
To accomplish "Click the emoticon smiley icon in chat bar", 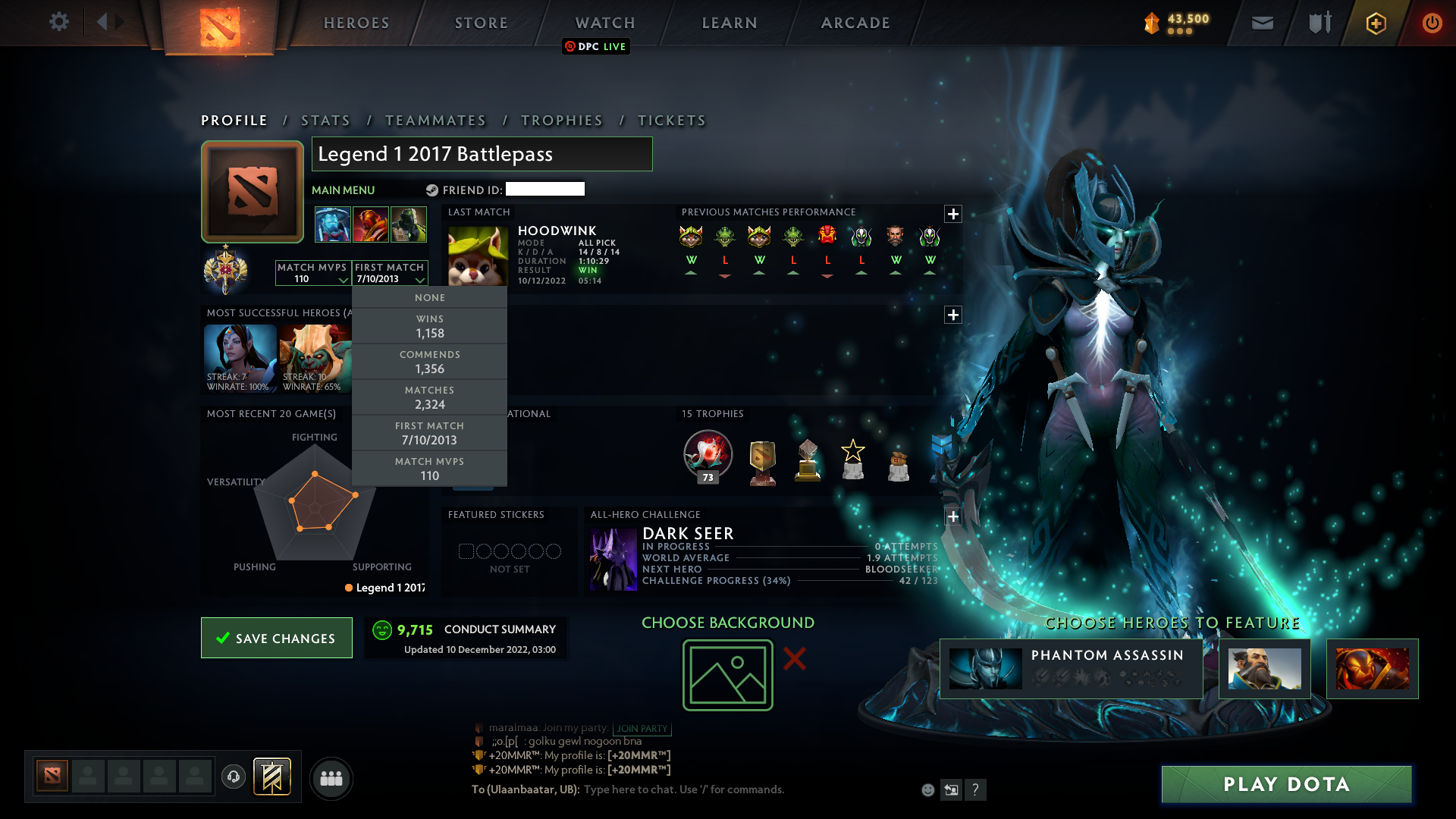I will [927, 789].
